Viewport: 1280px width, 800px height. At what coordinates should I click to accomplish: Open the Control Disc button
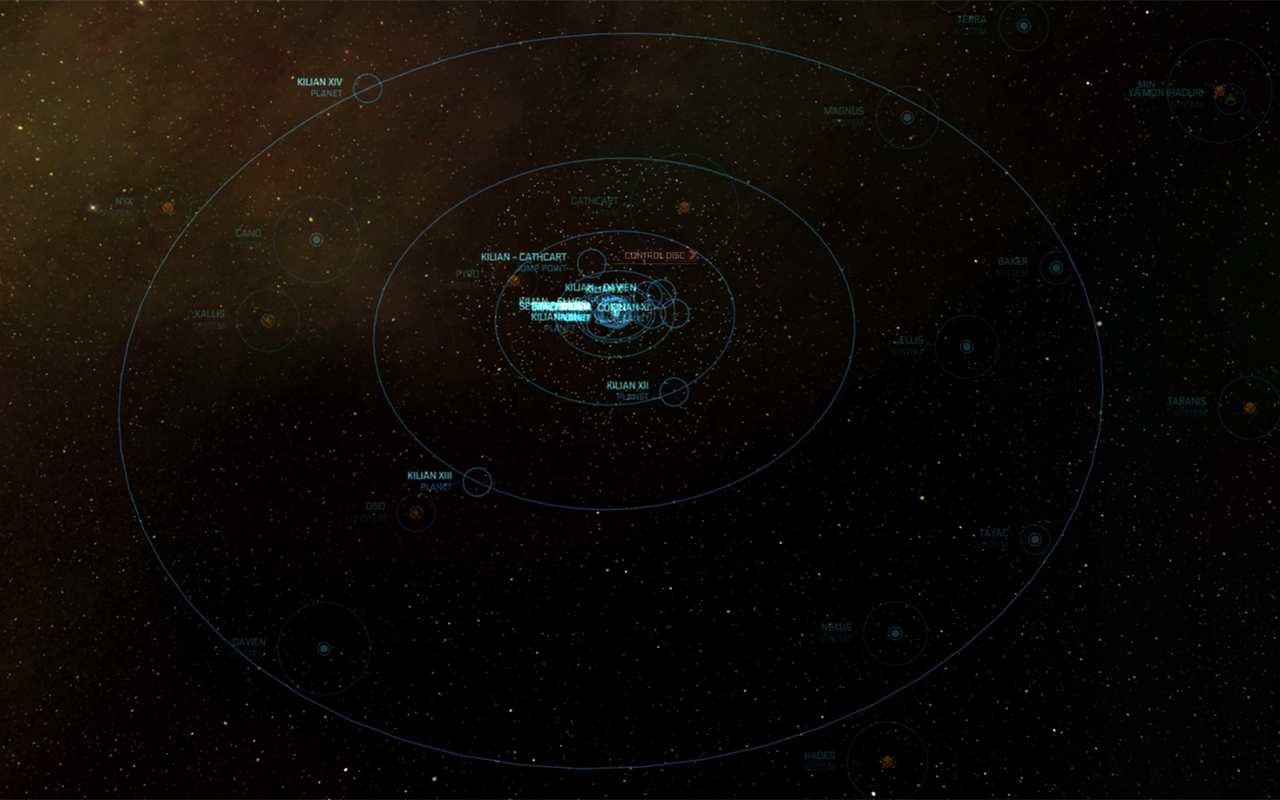[659, 256]
